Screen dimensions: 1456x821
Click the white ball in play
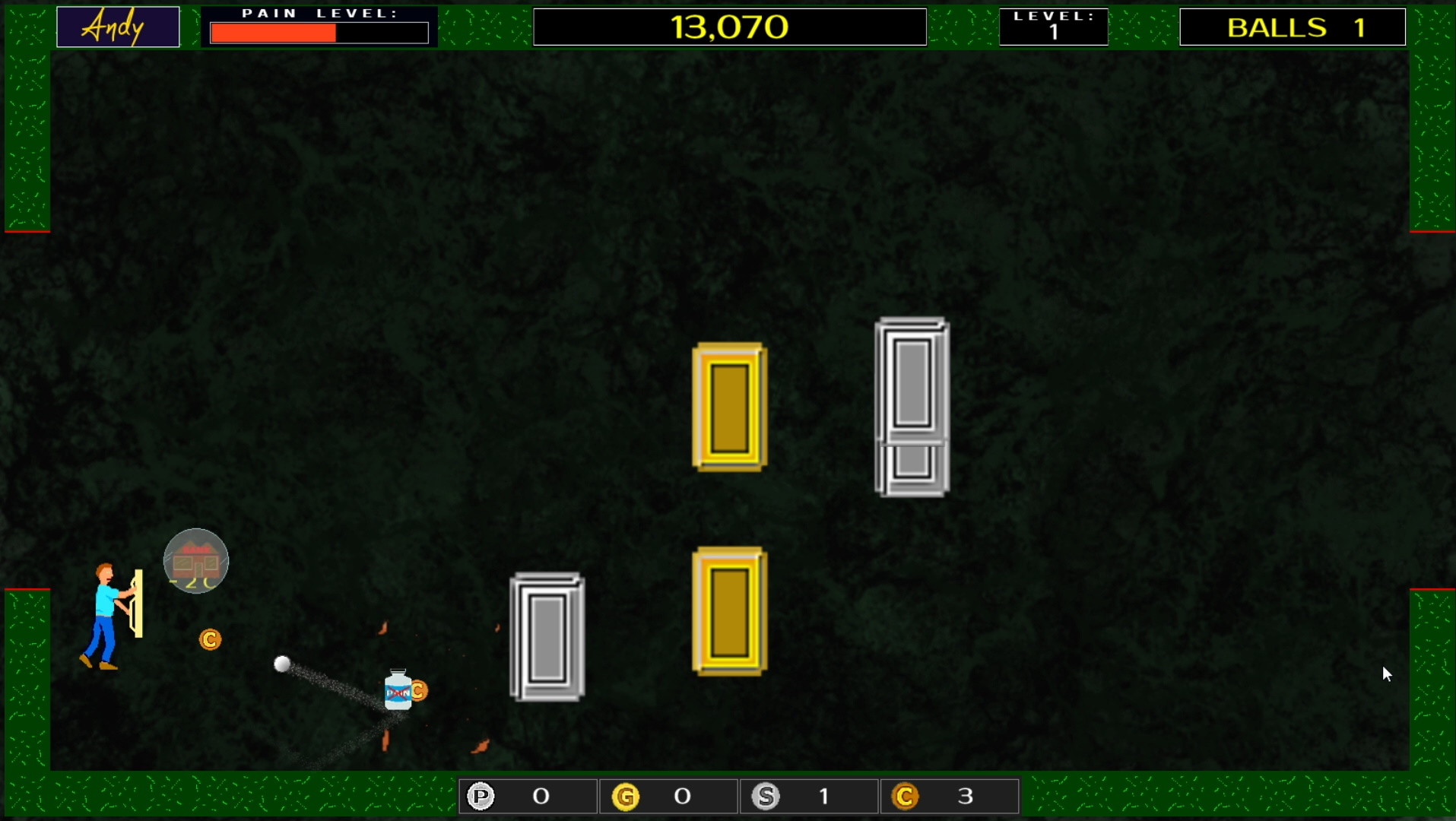[x=282, y=664]
